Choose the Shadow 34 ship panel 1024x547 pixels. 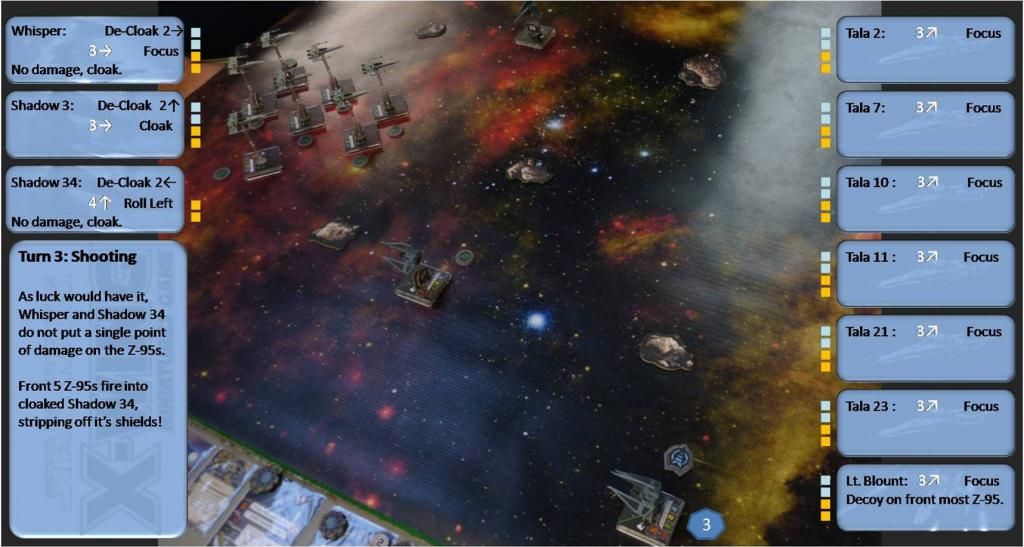coord(96,200)
